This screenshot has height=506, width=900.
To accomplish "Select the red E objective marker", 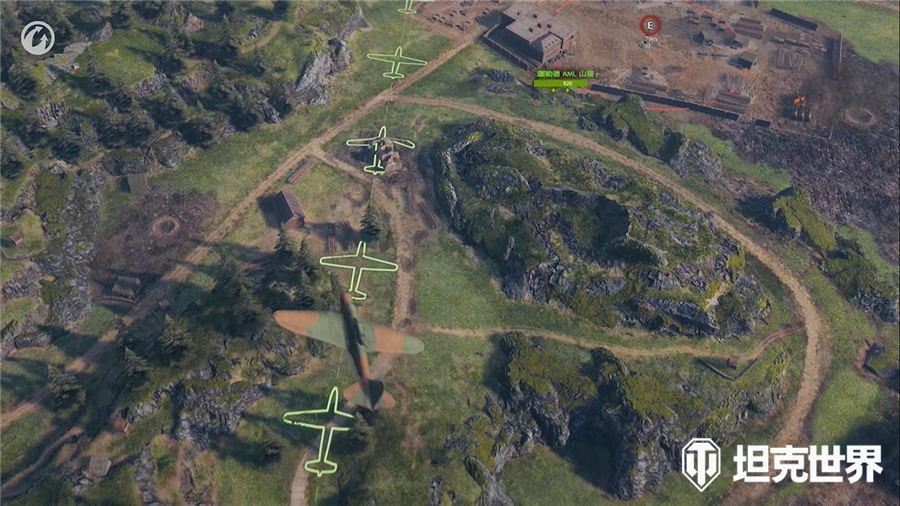I will [650, 25].
